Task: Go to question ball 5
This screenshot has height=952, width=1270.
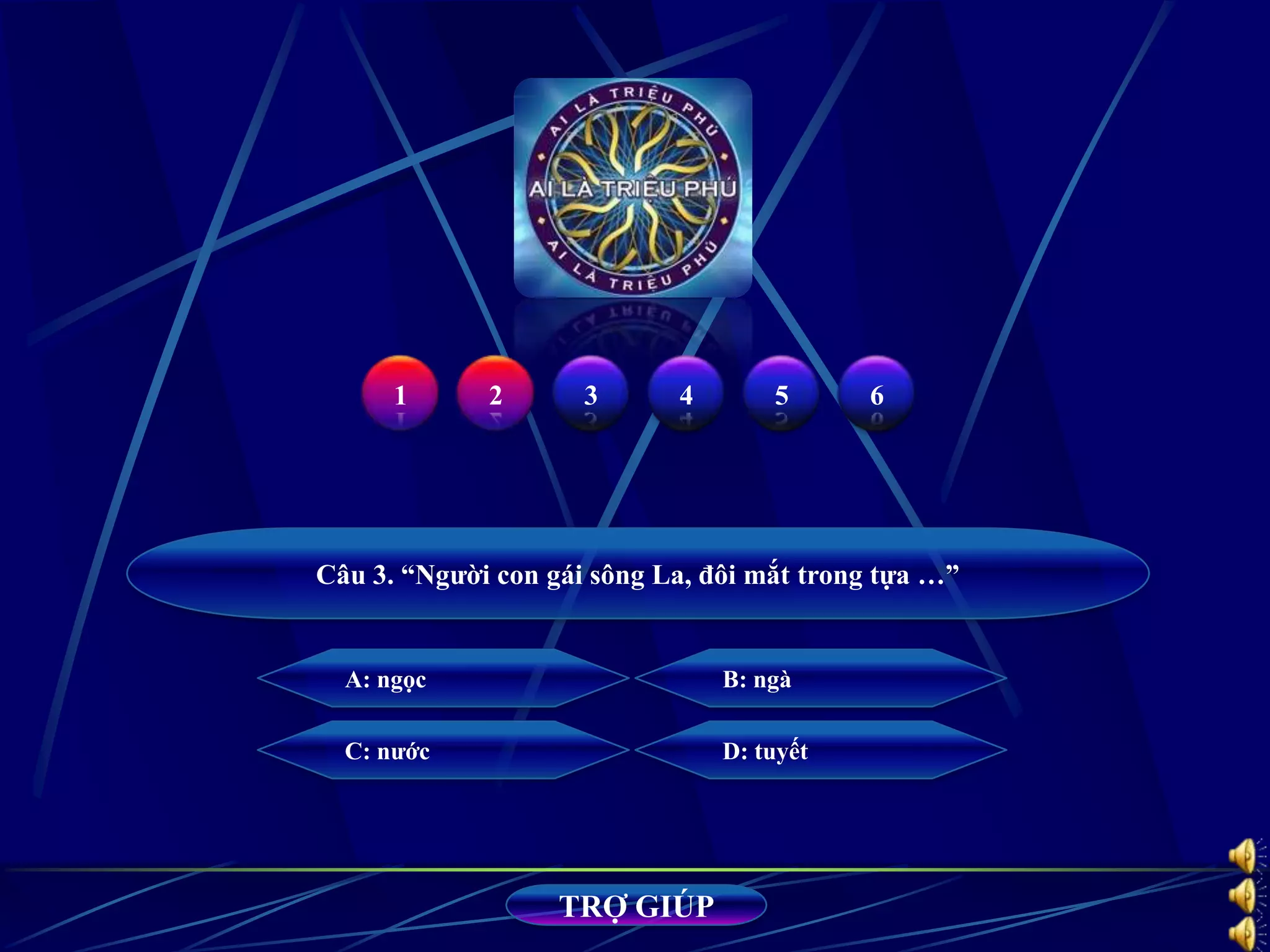Action: pos(781,394)
